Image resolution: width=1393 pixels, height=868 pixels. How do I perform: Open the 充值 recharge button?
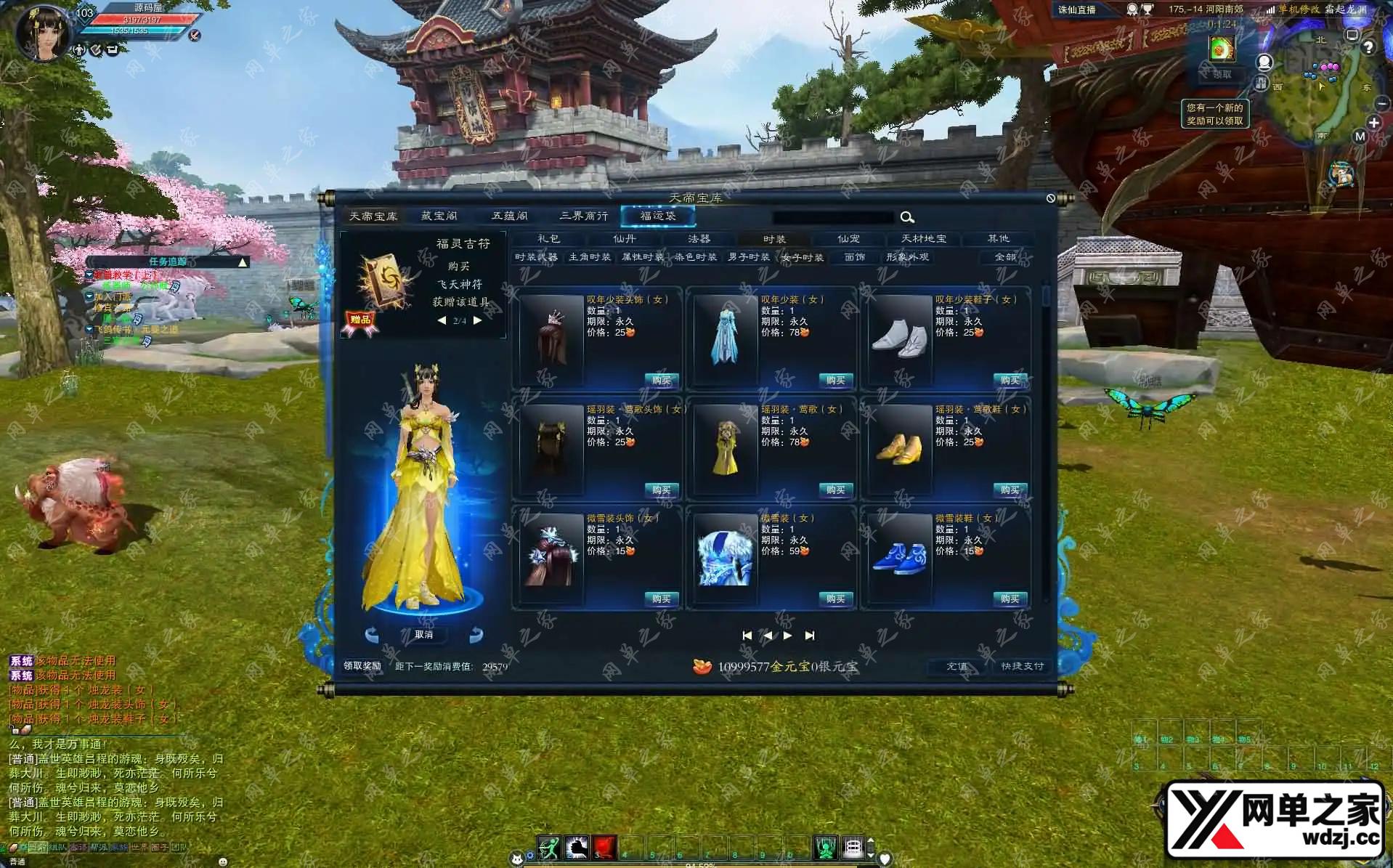957,666
